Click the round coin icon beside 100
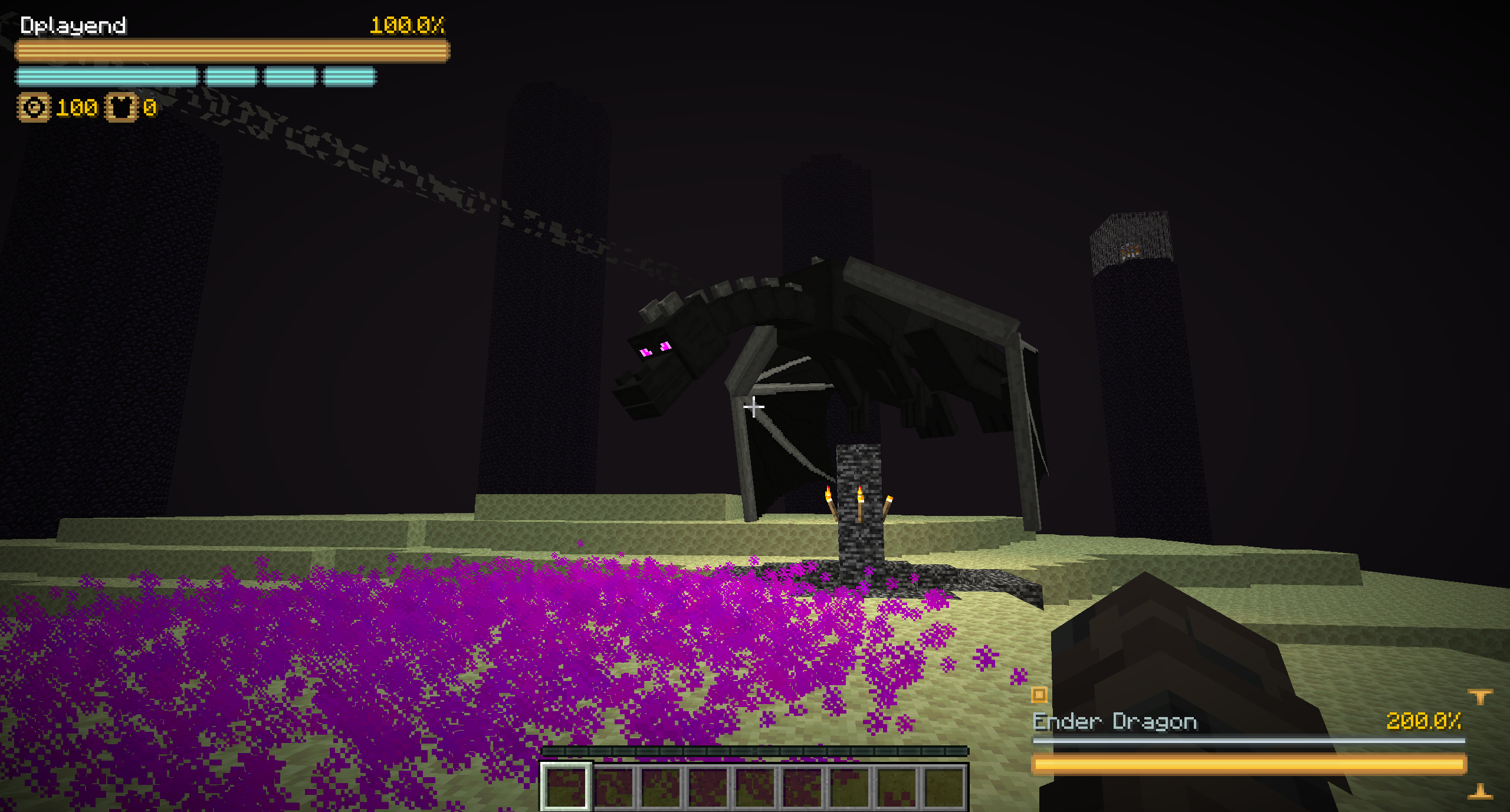 point(34,107)
